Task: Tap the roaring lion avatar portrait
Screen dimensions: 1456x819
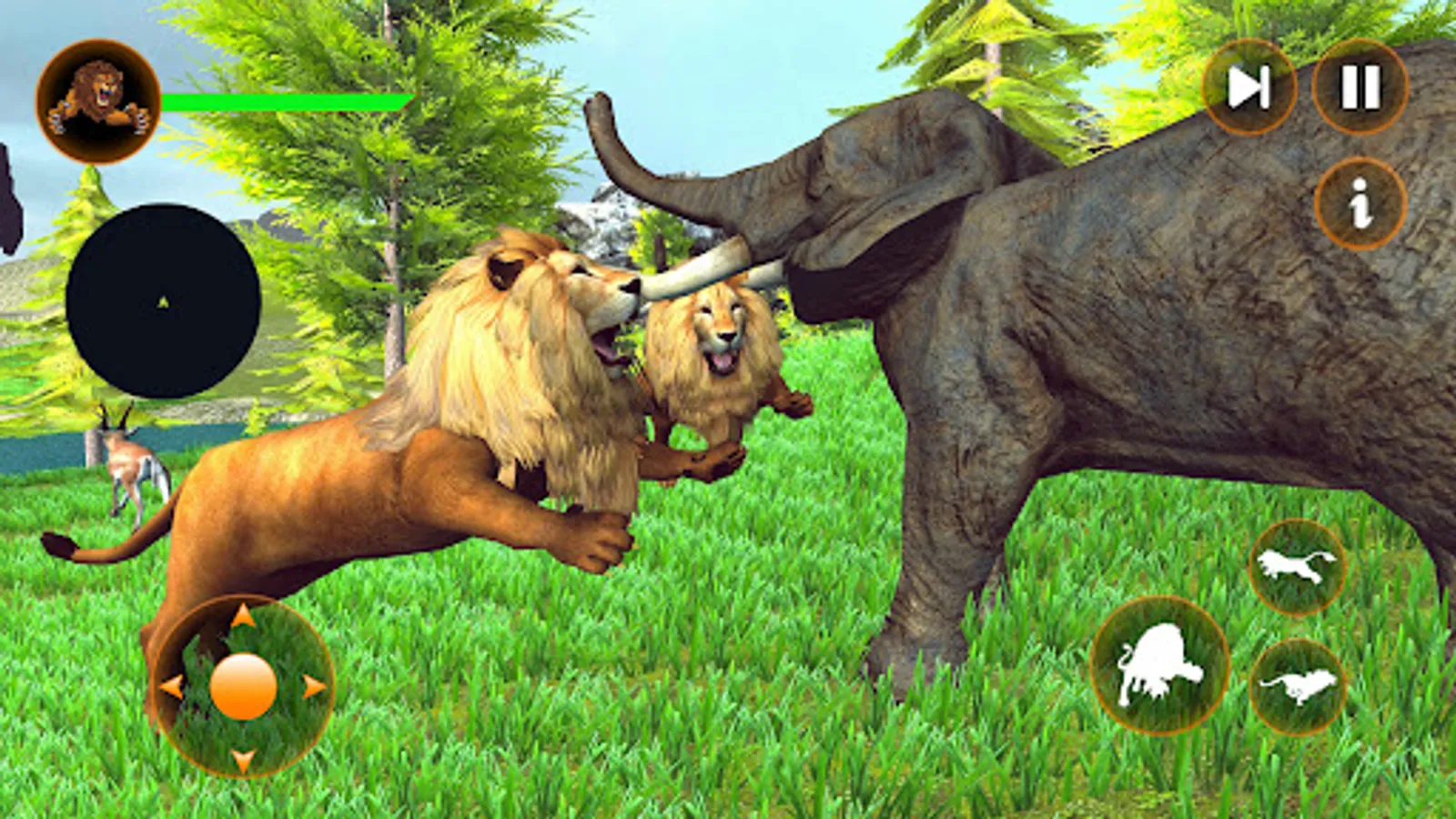Action: tap(98, 102)
